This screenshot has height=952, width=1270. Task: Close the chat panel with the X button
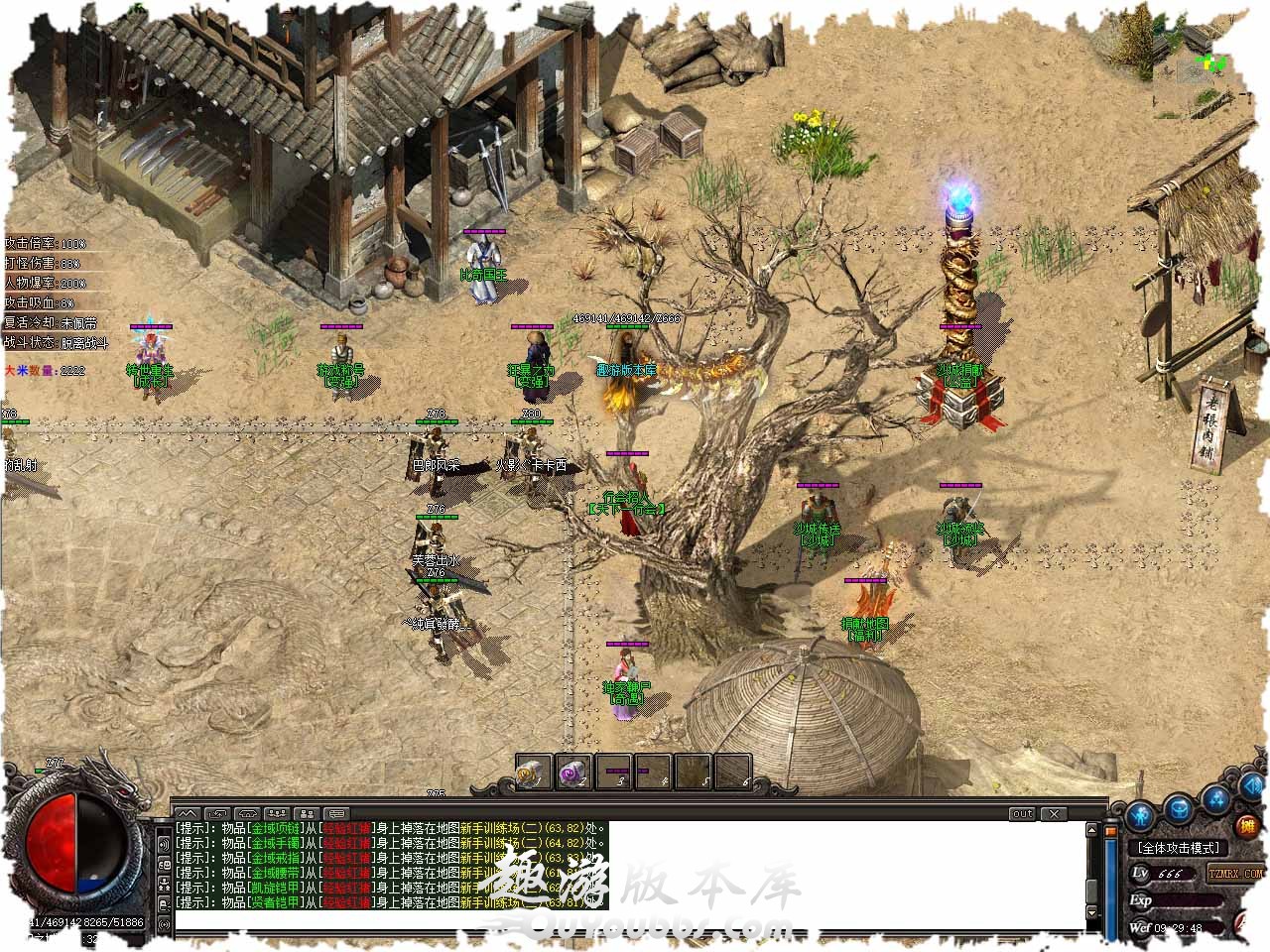coord(1054,814)
